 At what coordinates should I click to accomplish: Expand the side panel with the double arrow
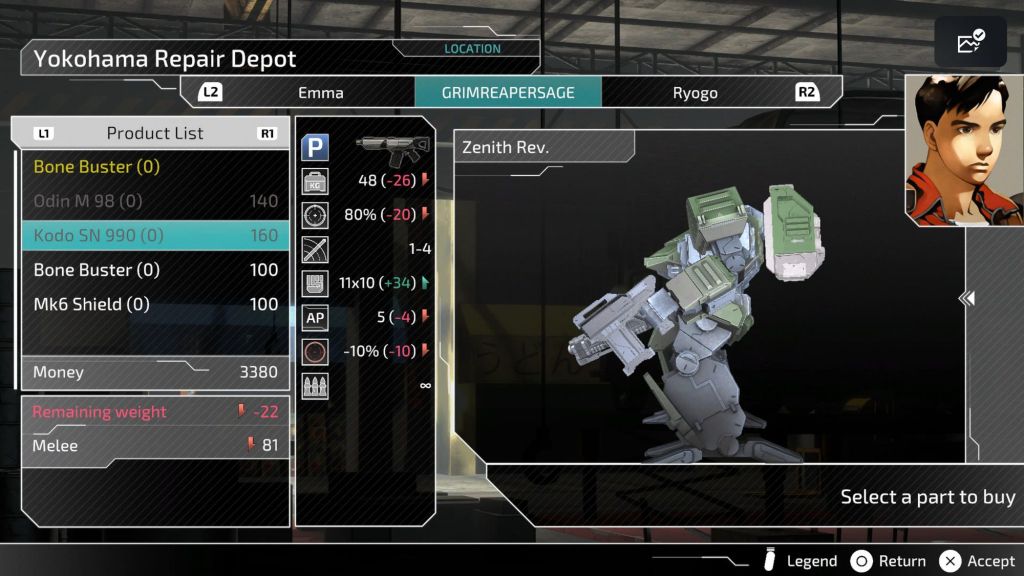966,298
